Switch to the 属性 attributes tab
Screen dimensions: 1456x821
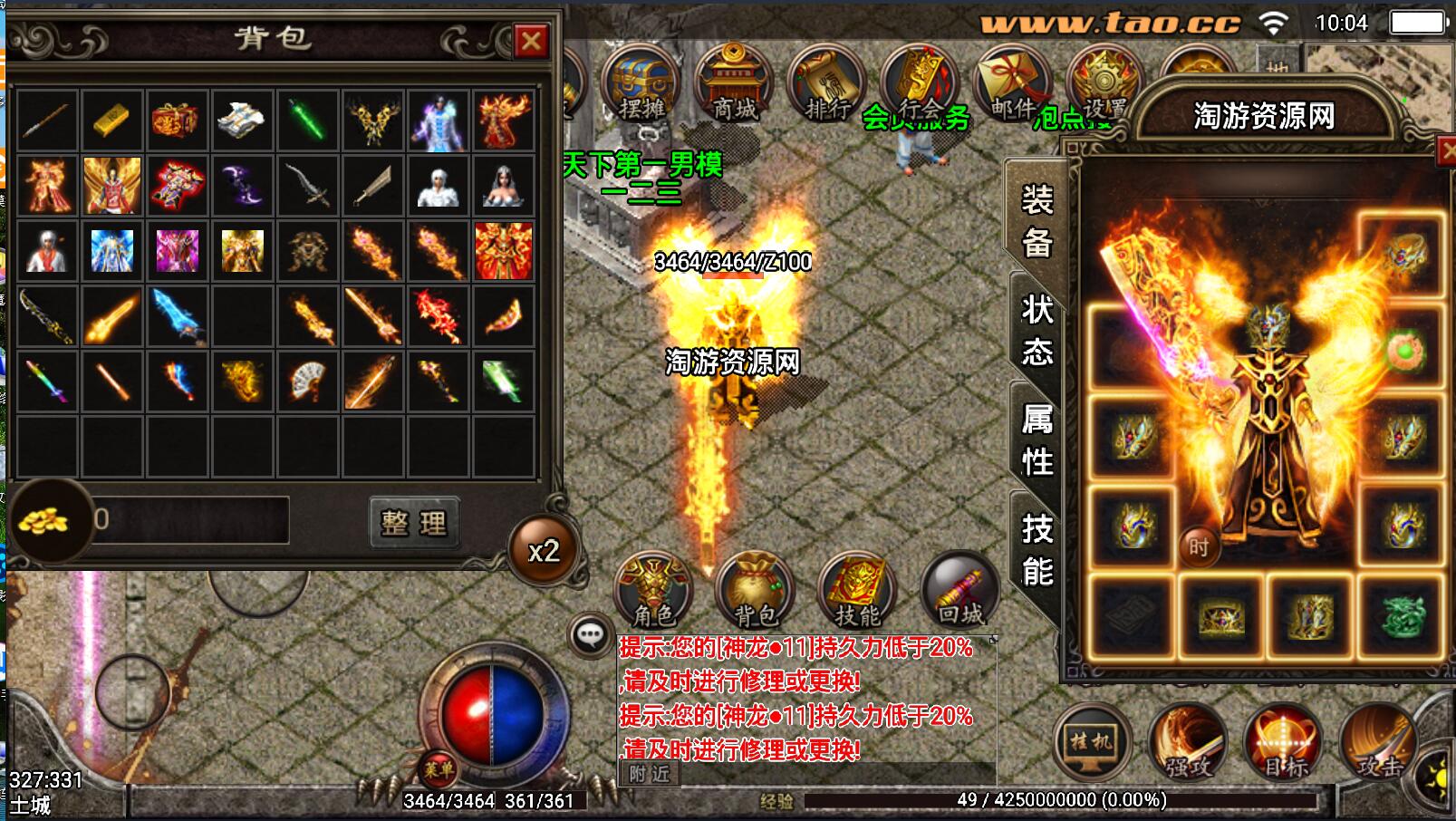[1037, 439]
